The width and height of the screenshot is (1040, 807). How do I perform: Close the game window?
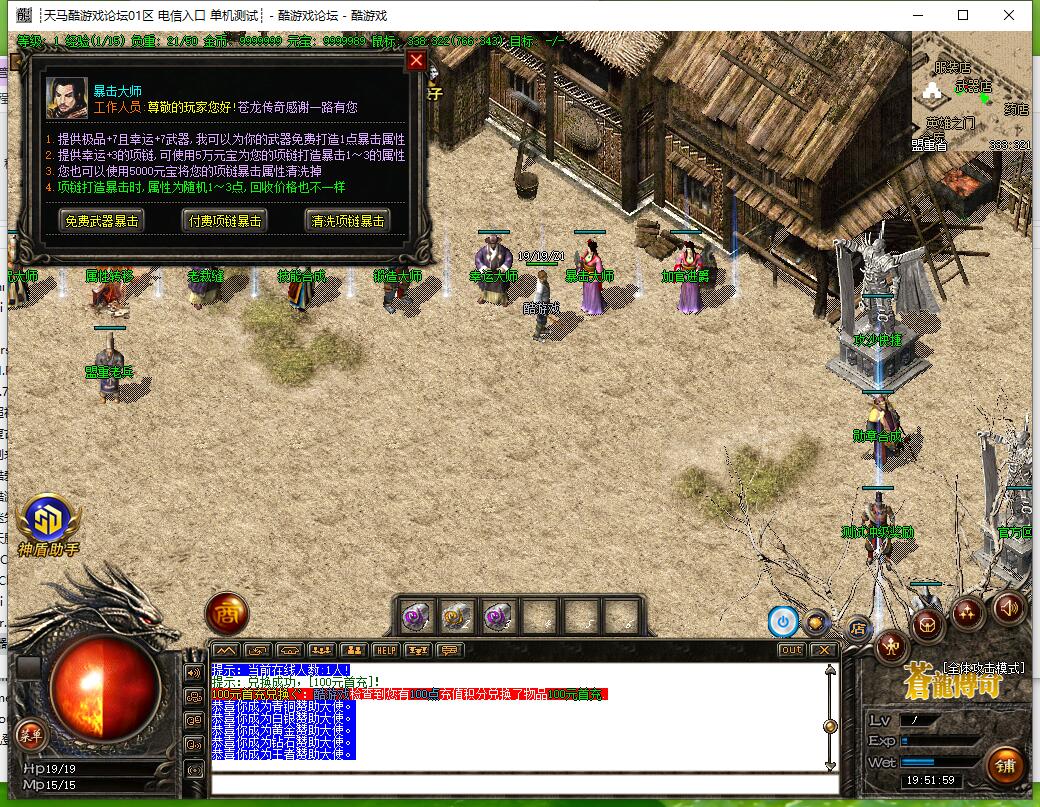1009,15
